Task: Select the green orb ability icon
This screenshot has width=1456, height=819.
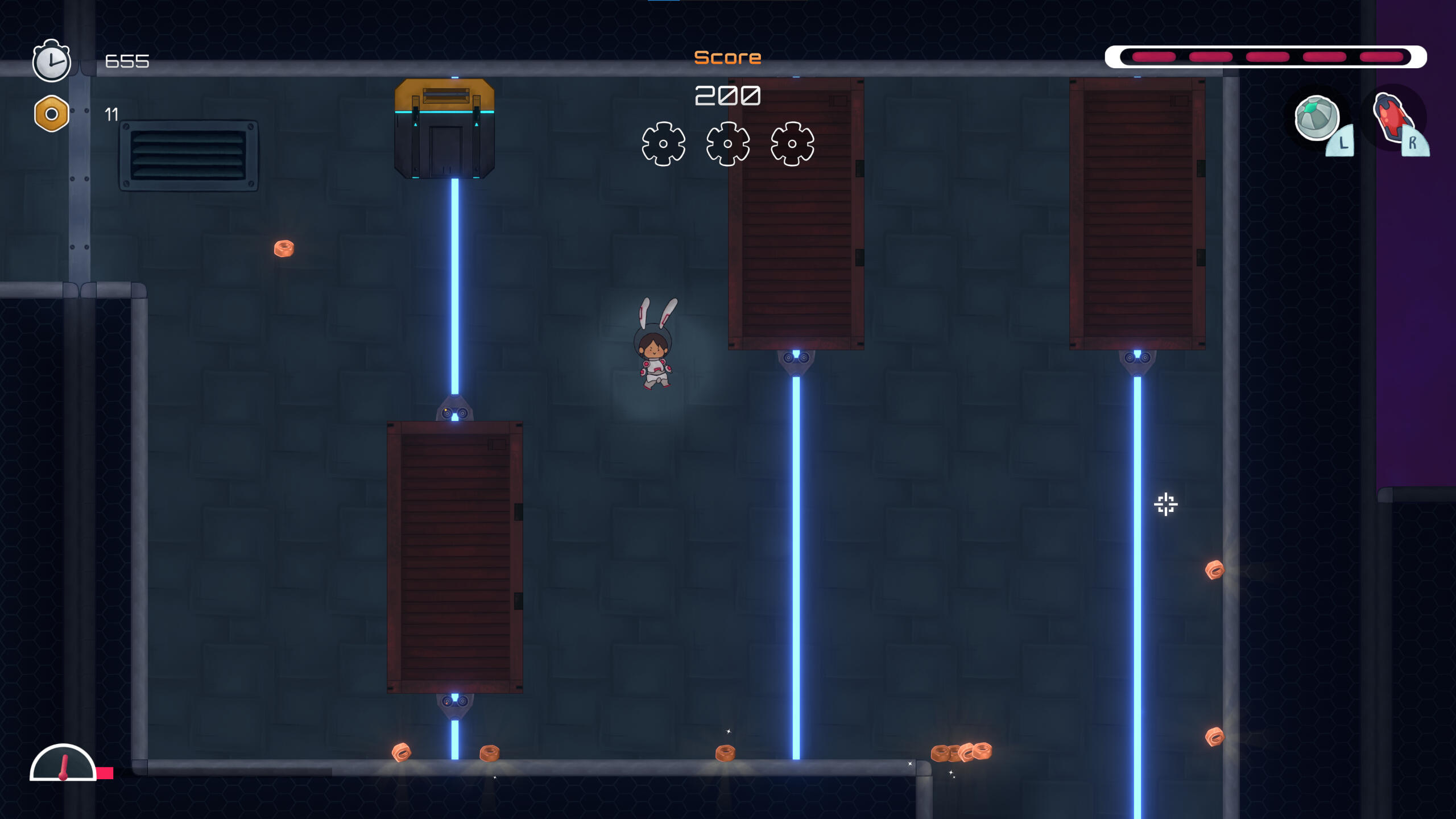Action: coord(1316,118)
